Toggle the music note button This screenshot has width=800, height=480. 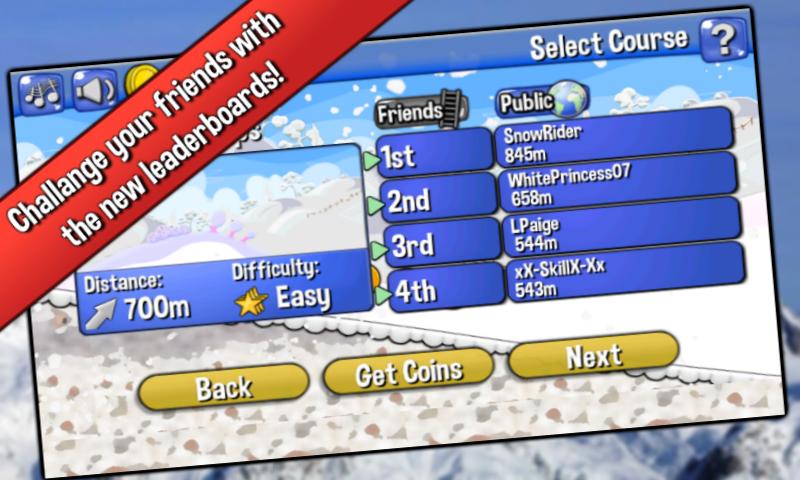point(42,95)
